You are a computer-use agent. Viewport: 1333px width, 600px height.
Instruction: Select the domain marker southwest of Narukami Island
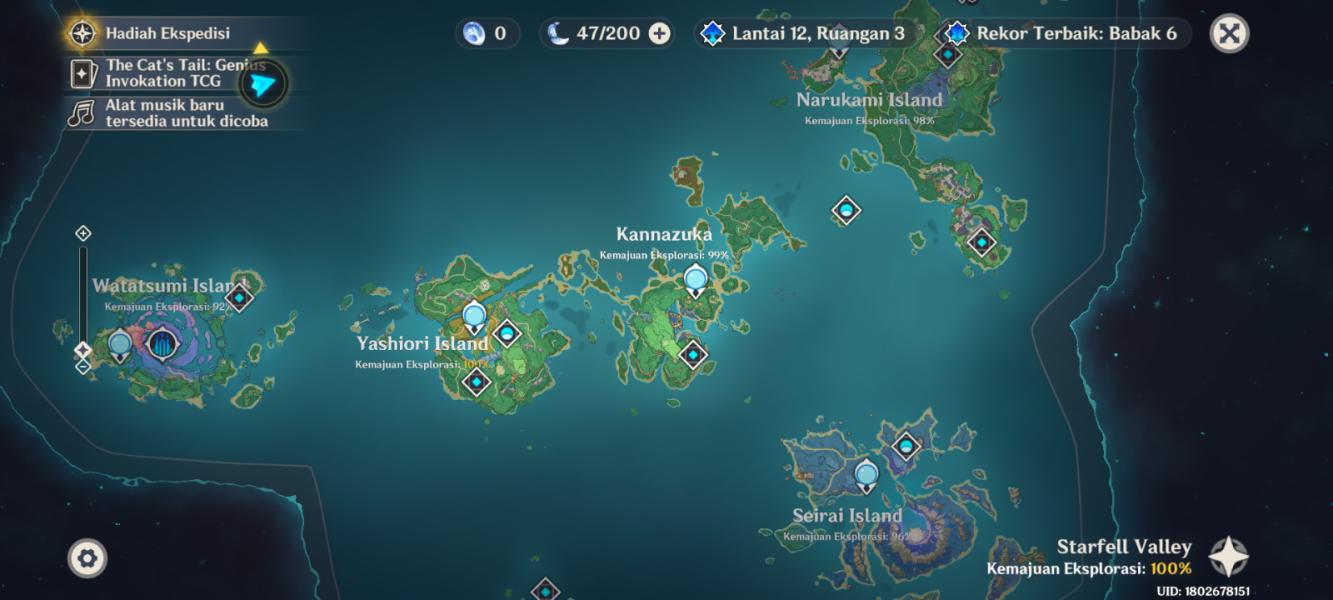846,211
